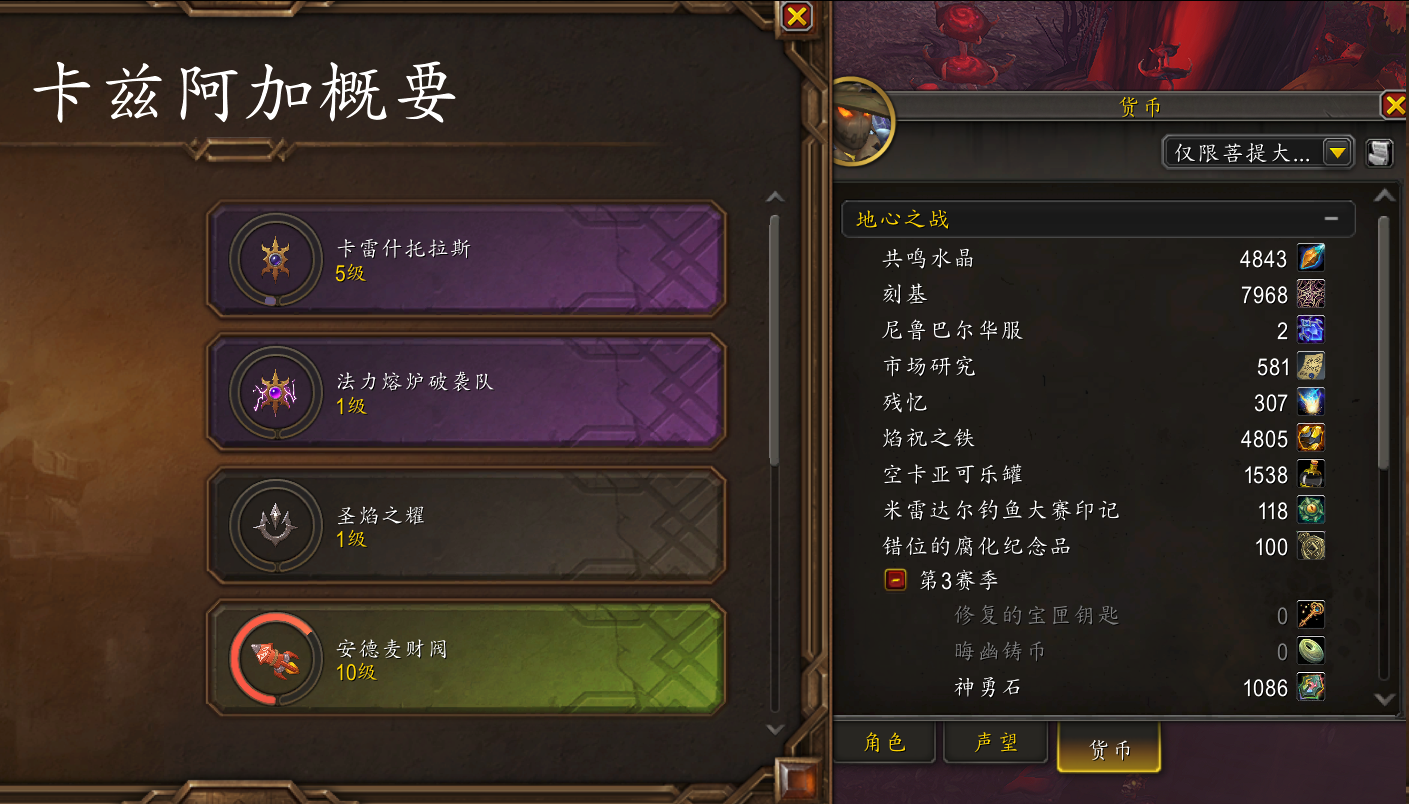Click the 米雷达尔钓鱼大赛印记 icon
Viewport: 1409px width, 804px height.
click(x=1311, y=510)
